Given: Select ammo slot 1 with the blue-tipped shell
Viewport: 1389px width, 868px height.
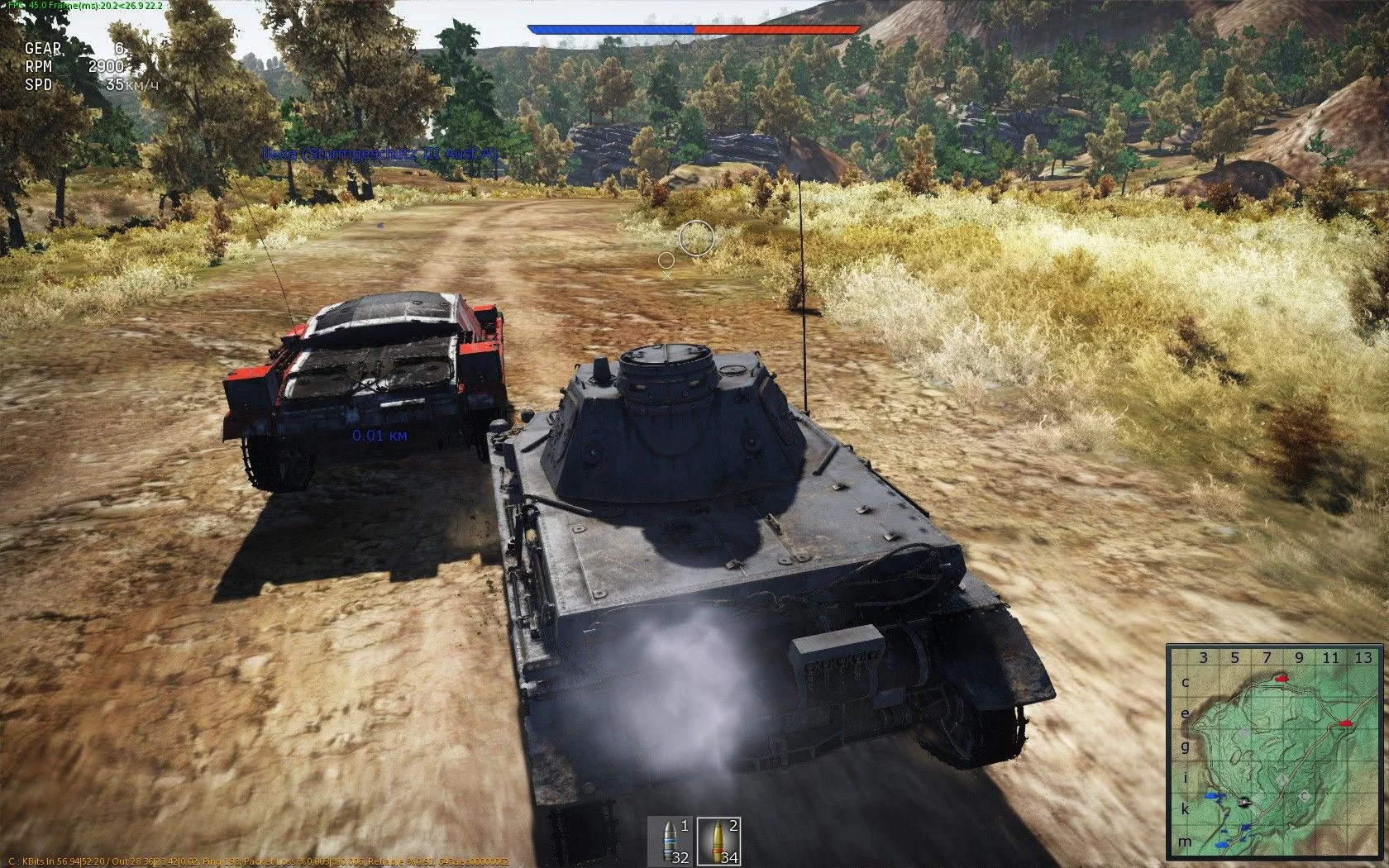Looking at the screenshot, I should point(670,842).
